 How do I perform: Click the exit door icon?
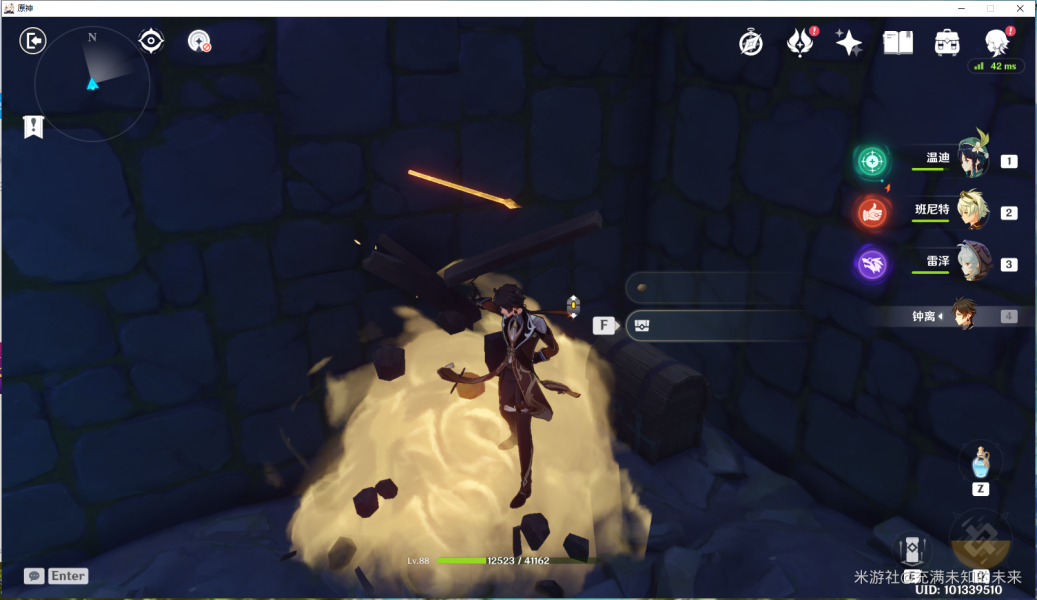[x=33, y=41]
